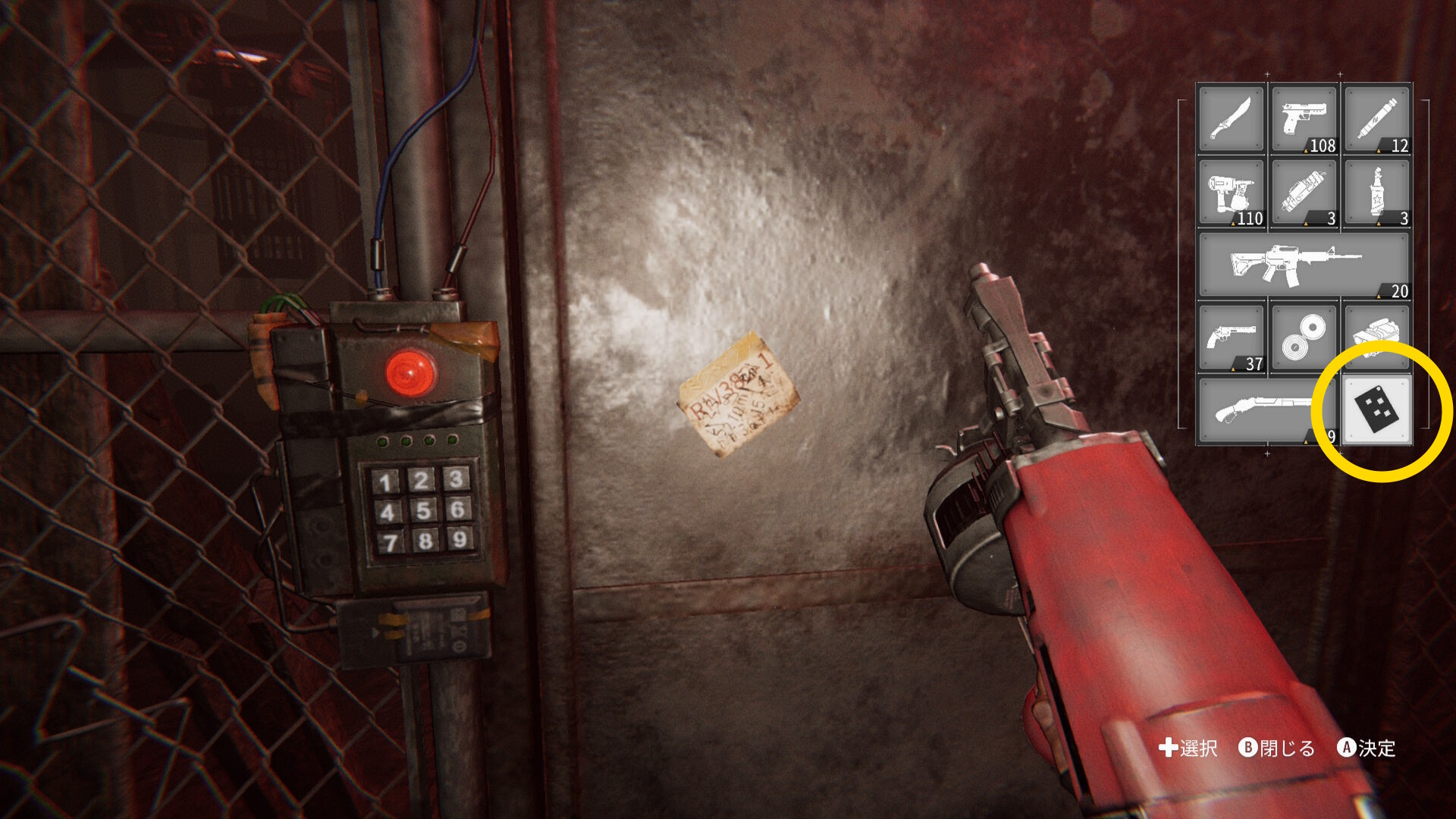This screenshot has width=1456, height=819.
Task: Select the injector syringe slot
Action: [x=1376, y=119]
